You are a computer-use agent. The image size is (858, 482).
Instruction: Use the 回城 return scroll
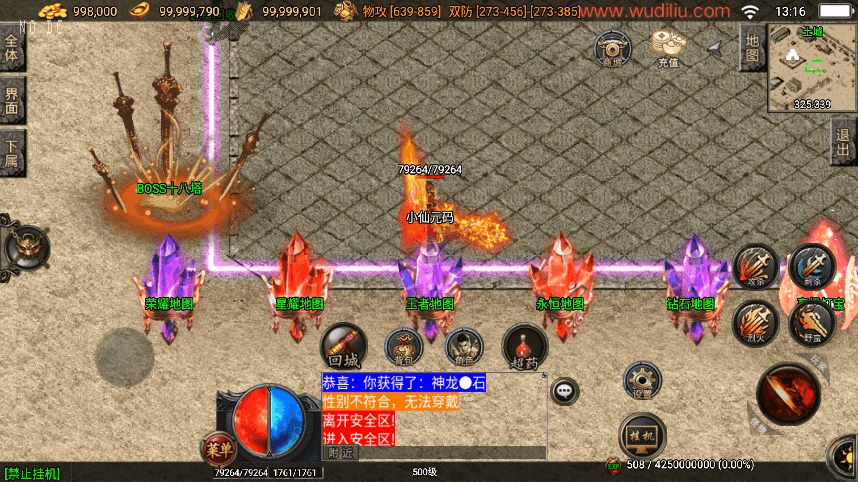[x=342, y=345]
